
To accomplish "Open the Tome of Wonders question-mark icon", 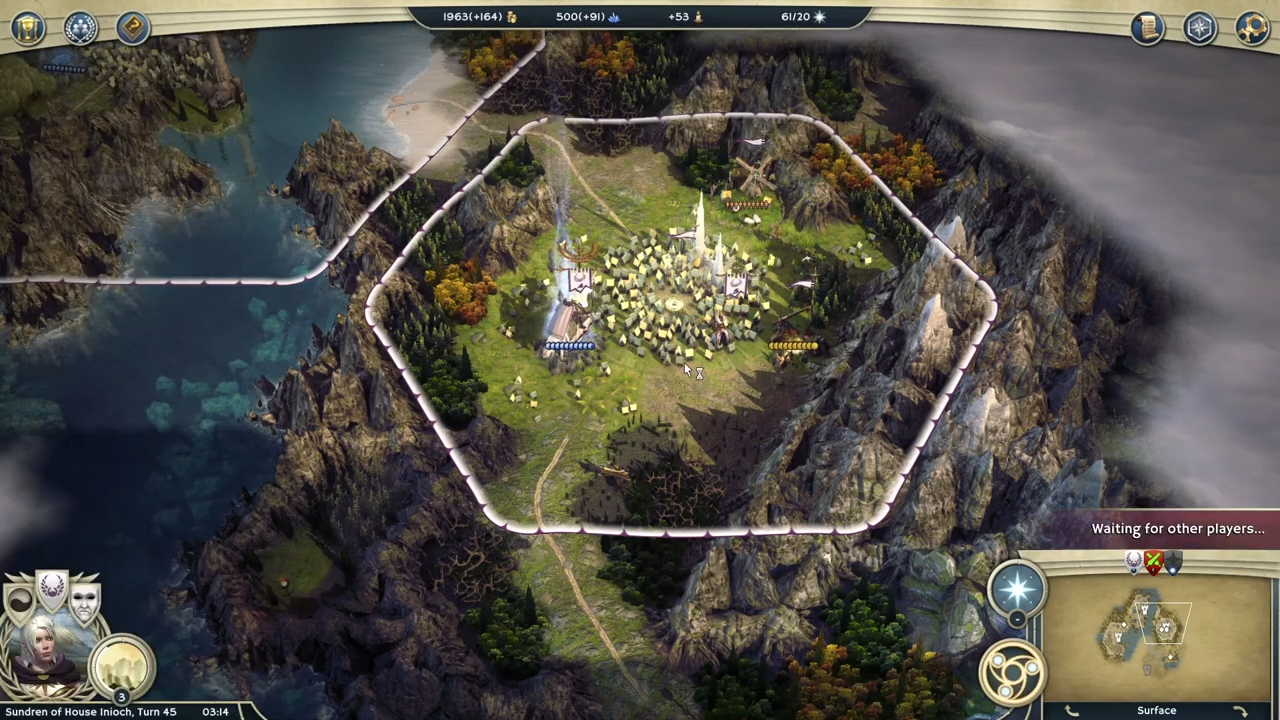I will pyautogui.click(x=132, y=27).
